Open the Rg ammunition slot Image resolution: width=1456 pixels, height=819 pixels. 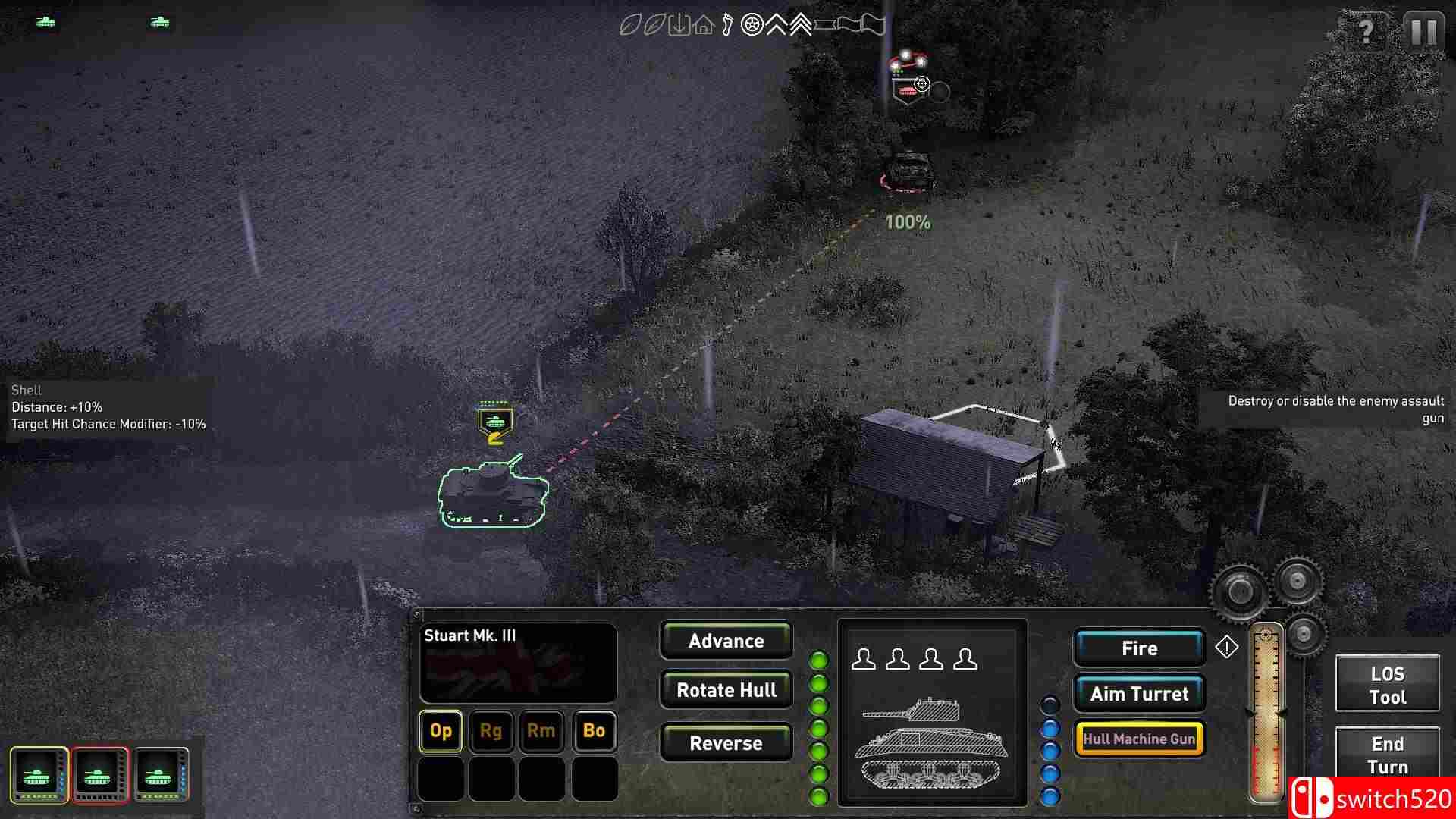tap(491, 731)
